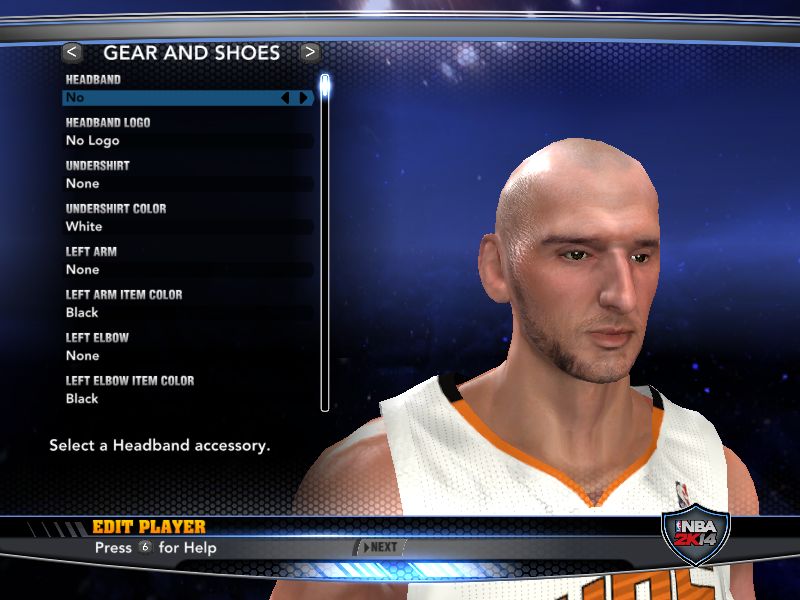Screen dimensions: 800x600
Task: Select the Headband option row
Action: [170, 98]
